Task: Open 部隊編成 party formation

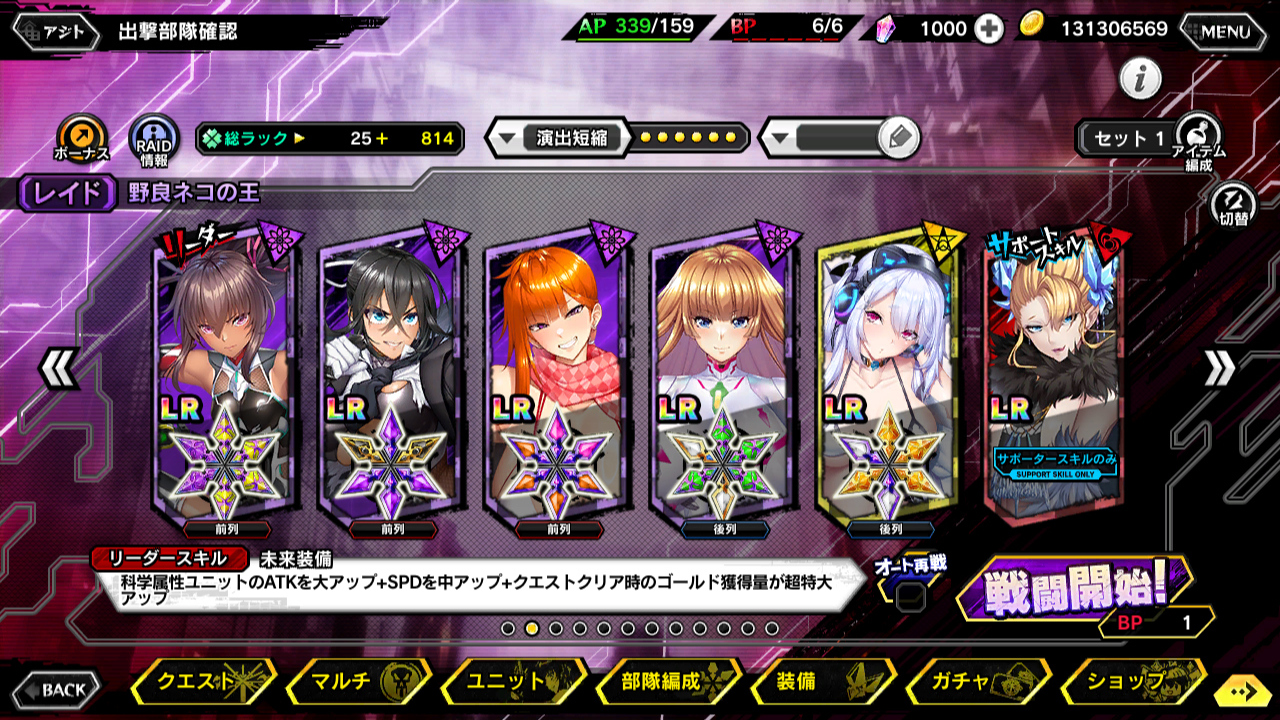Action: tap(667, 682)
